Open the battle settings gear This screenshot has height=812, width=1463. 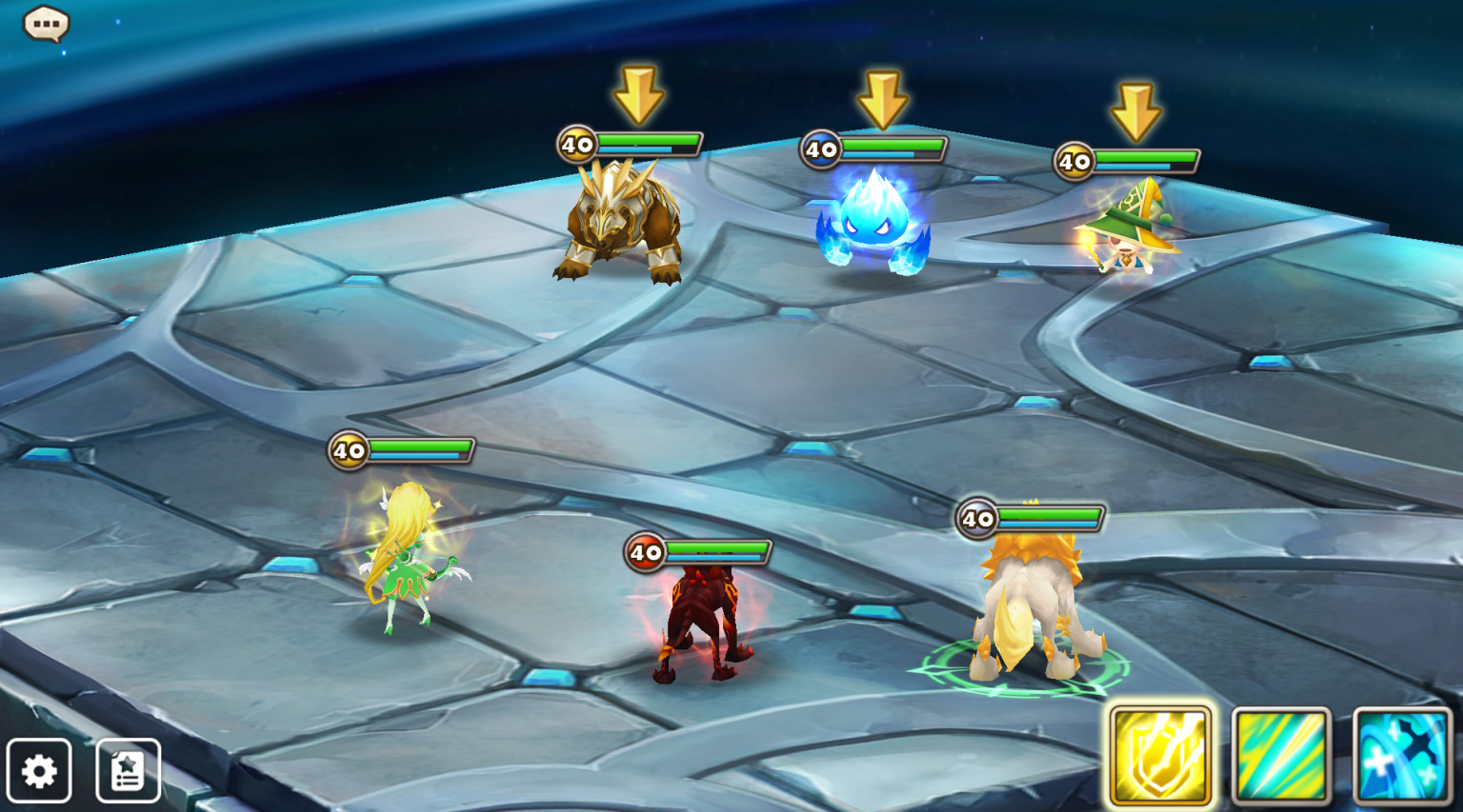40,771
